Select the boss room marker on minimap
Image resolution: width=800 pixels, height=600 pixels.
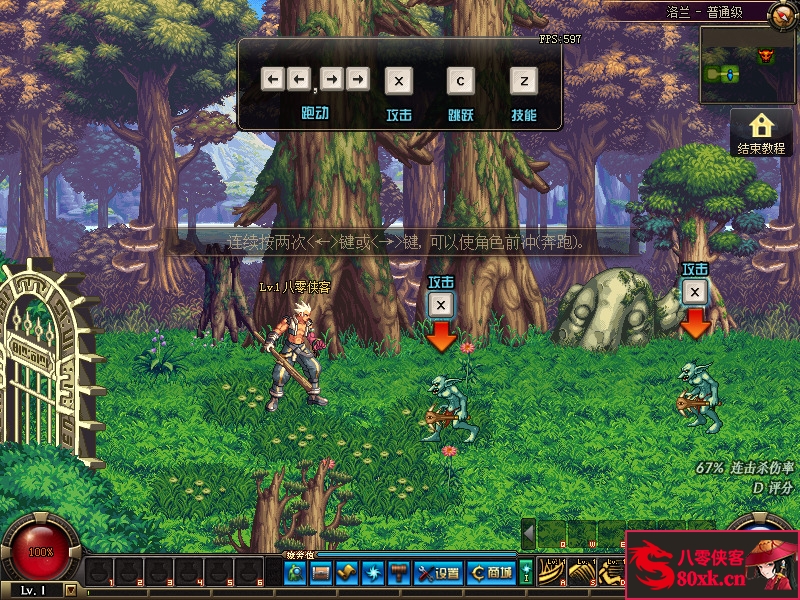coord(767,54)
